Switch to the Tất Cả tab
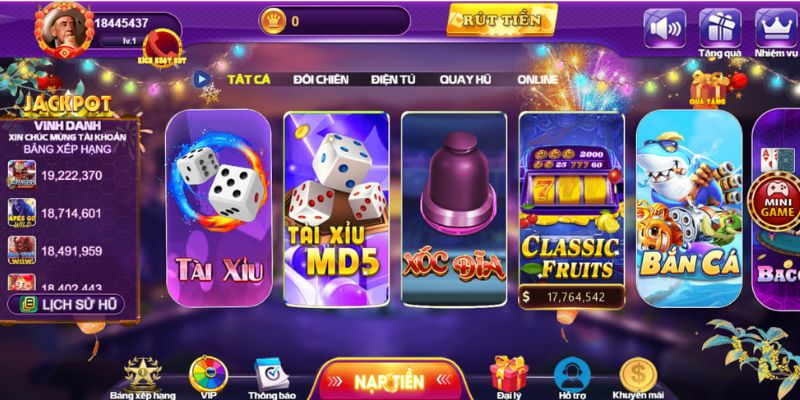 pos(249,78)
